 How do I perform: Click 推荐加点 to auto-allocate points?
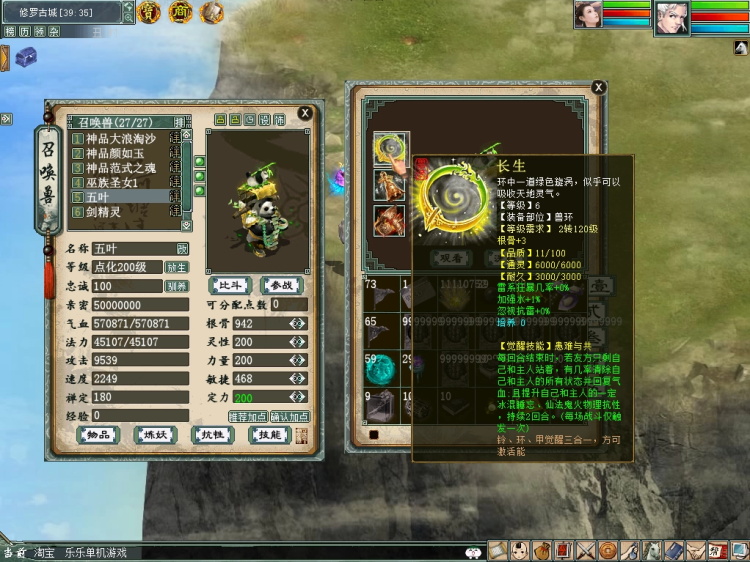click(x=247, y=416)
